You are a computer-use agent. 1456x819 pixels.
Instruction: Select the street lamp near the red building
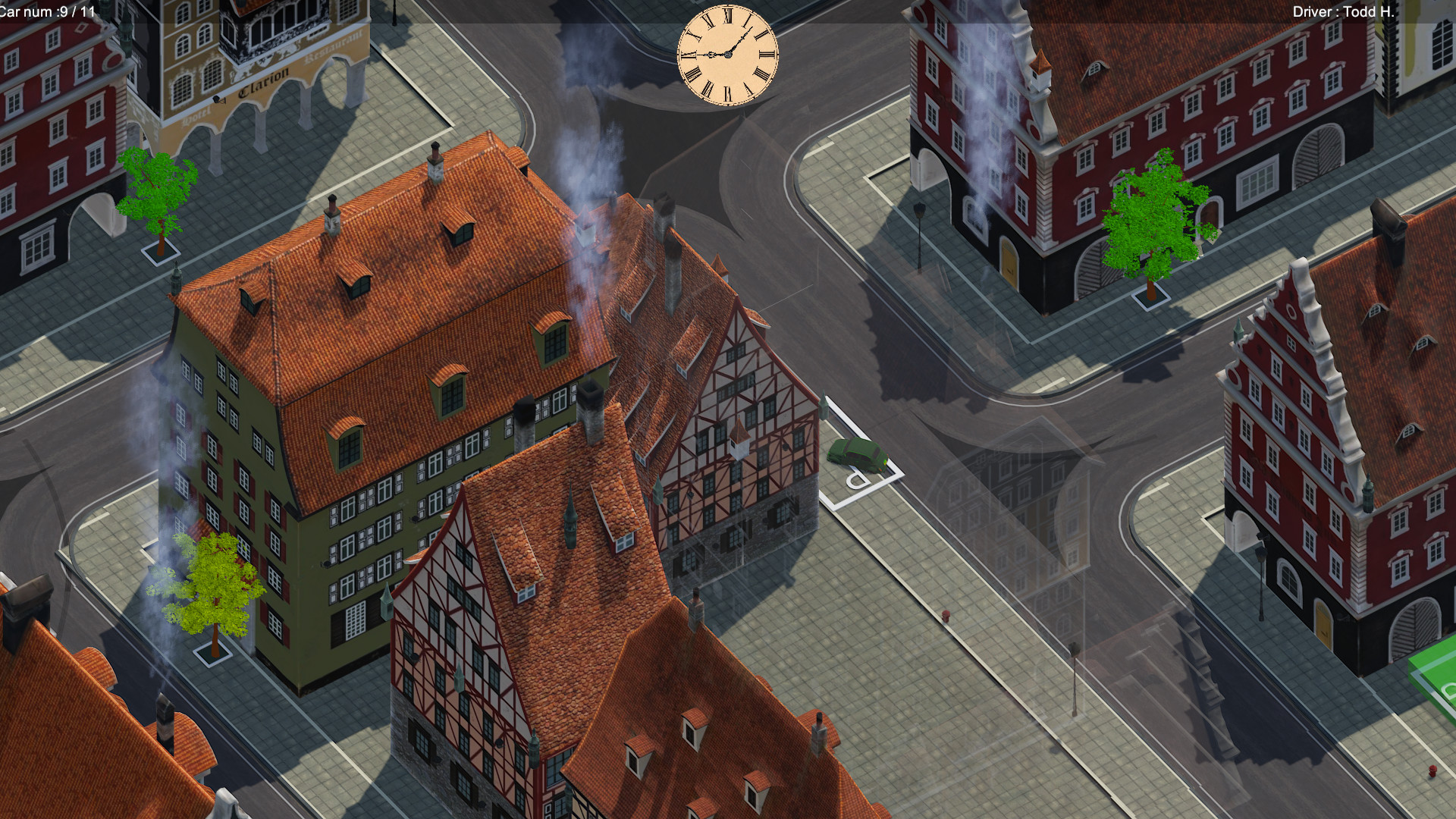[x=920, y=210]
